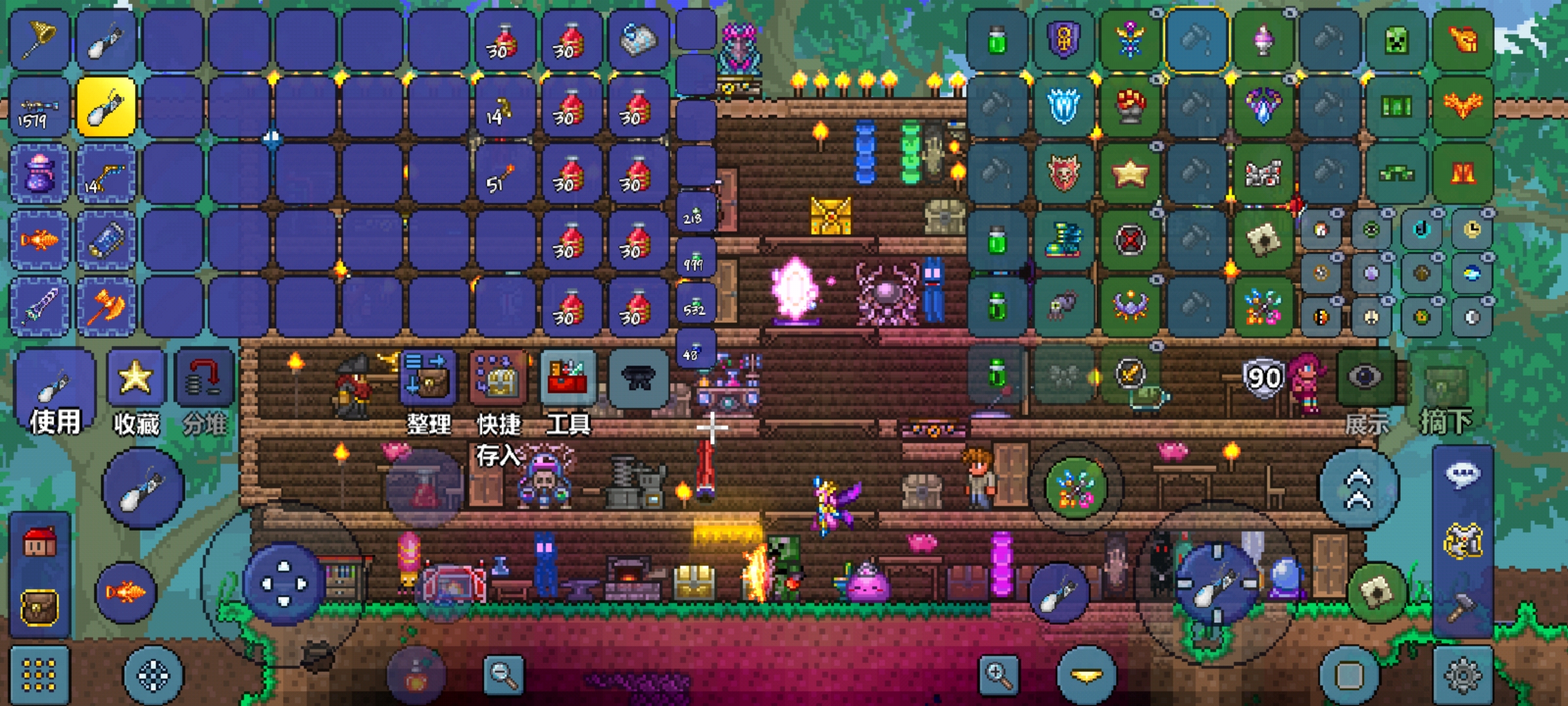
Task: Zoom in with the plus magnifier
Action: 999,675
